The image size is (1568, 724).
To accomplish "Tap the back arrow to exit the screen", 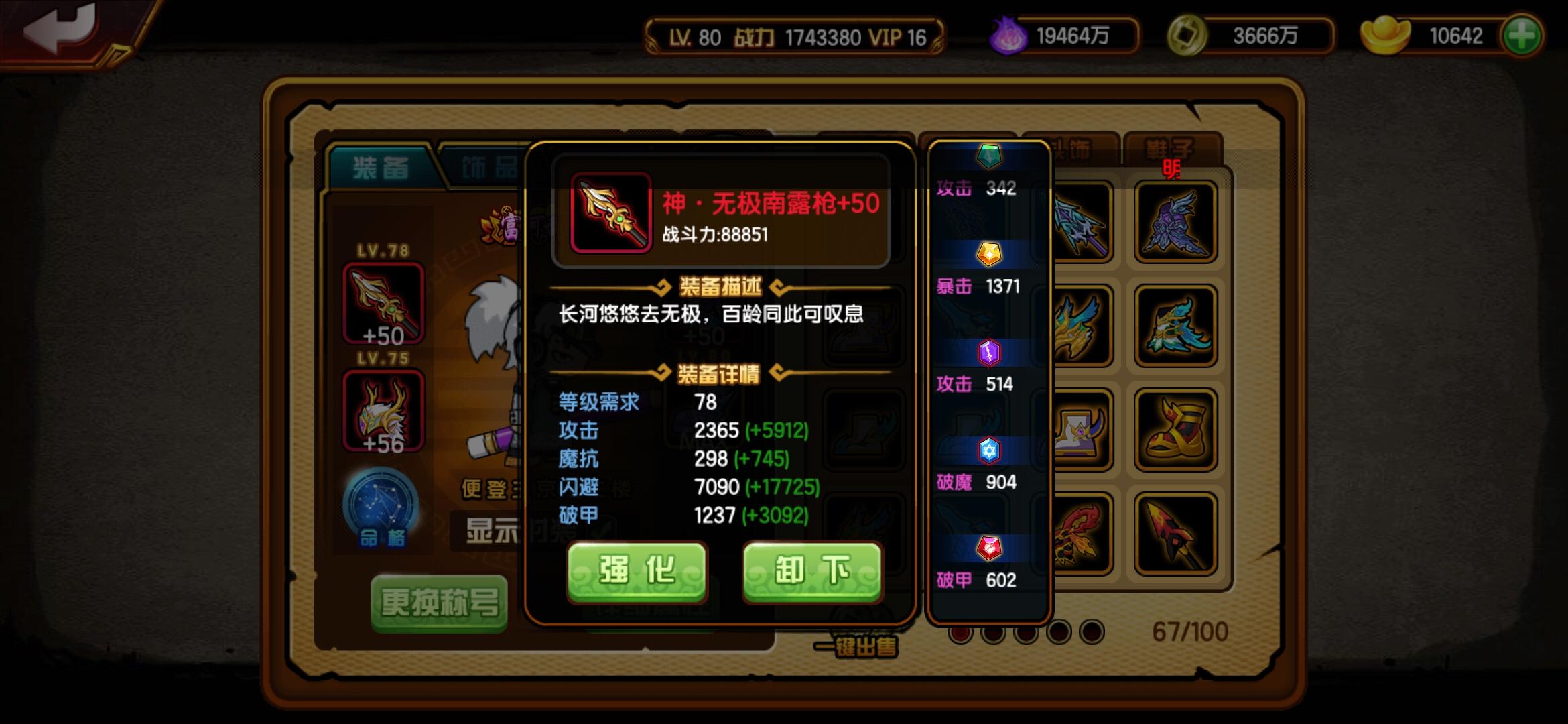I will click(57, 28).
